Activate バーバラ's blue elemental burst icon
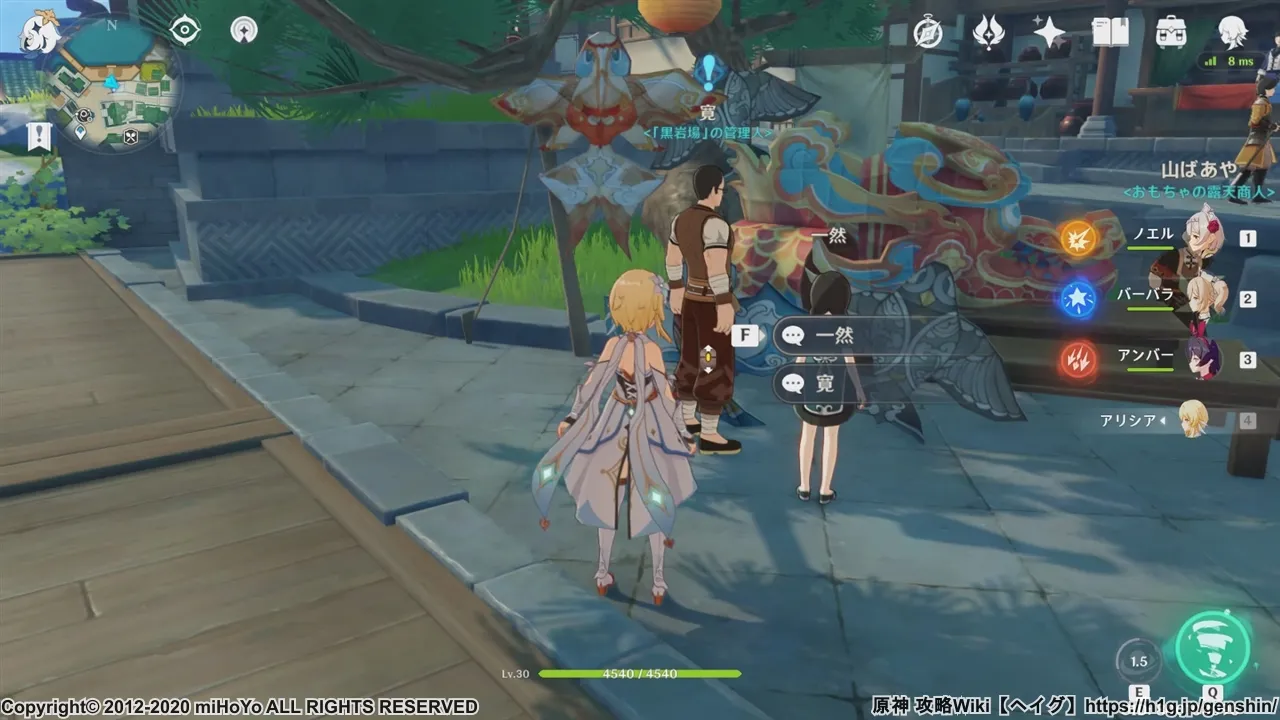 pos(1079,298)
